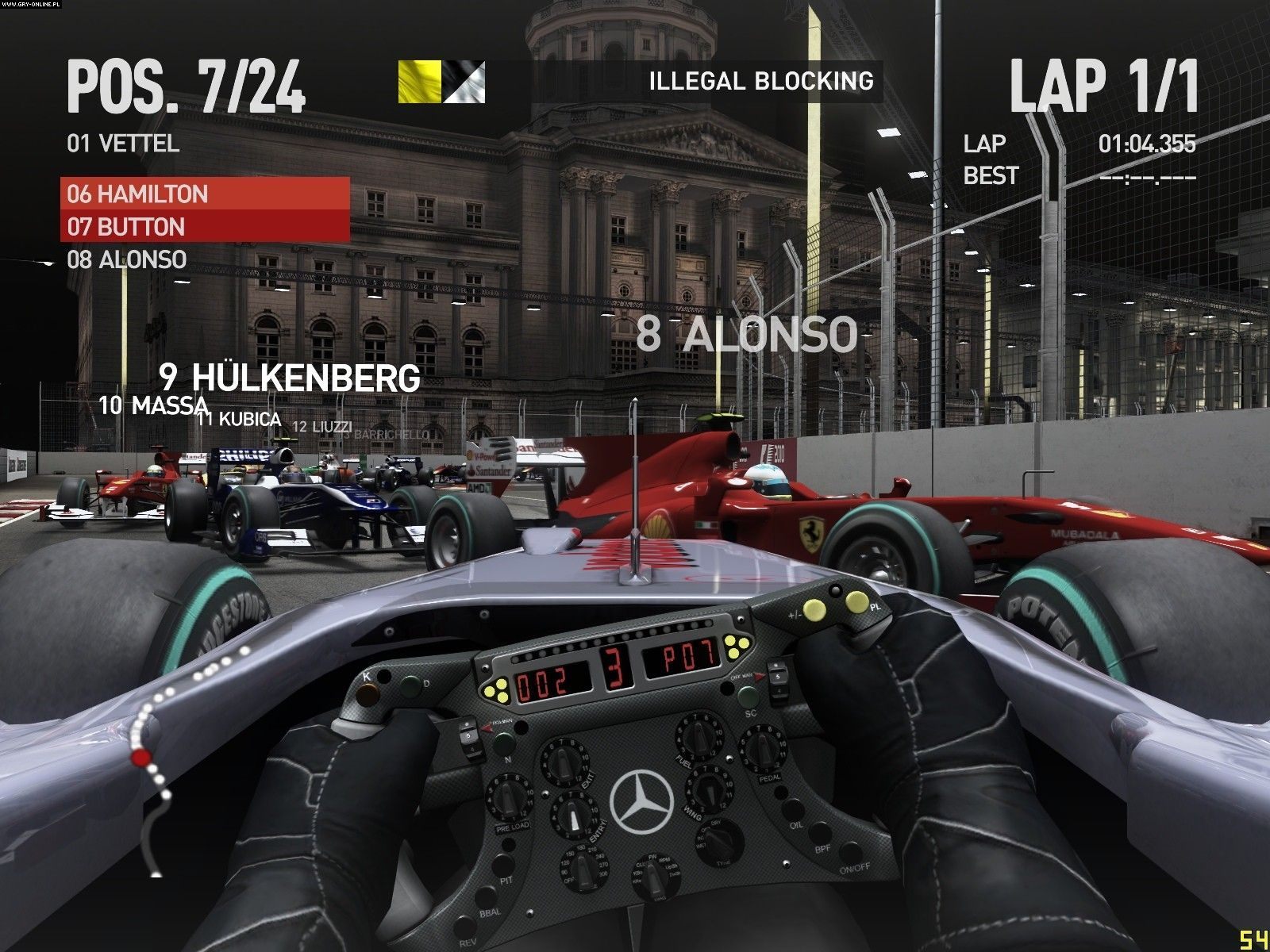Click the yellow flag icon
This screenshot has width=1270, height=952.
tap(419, 82)
